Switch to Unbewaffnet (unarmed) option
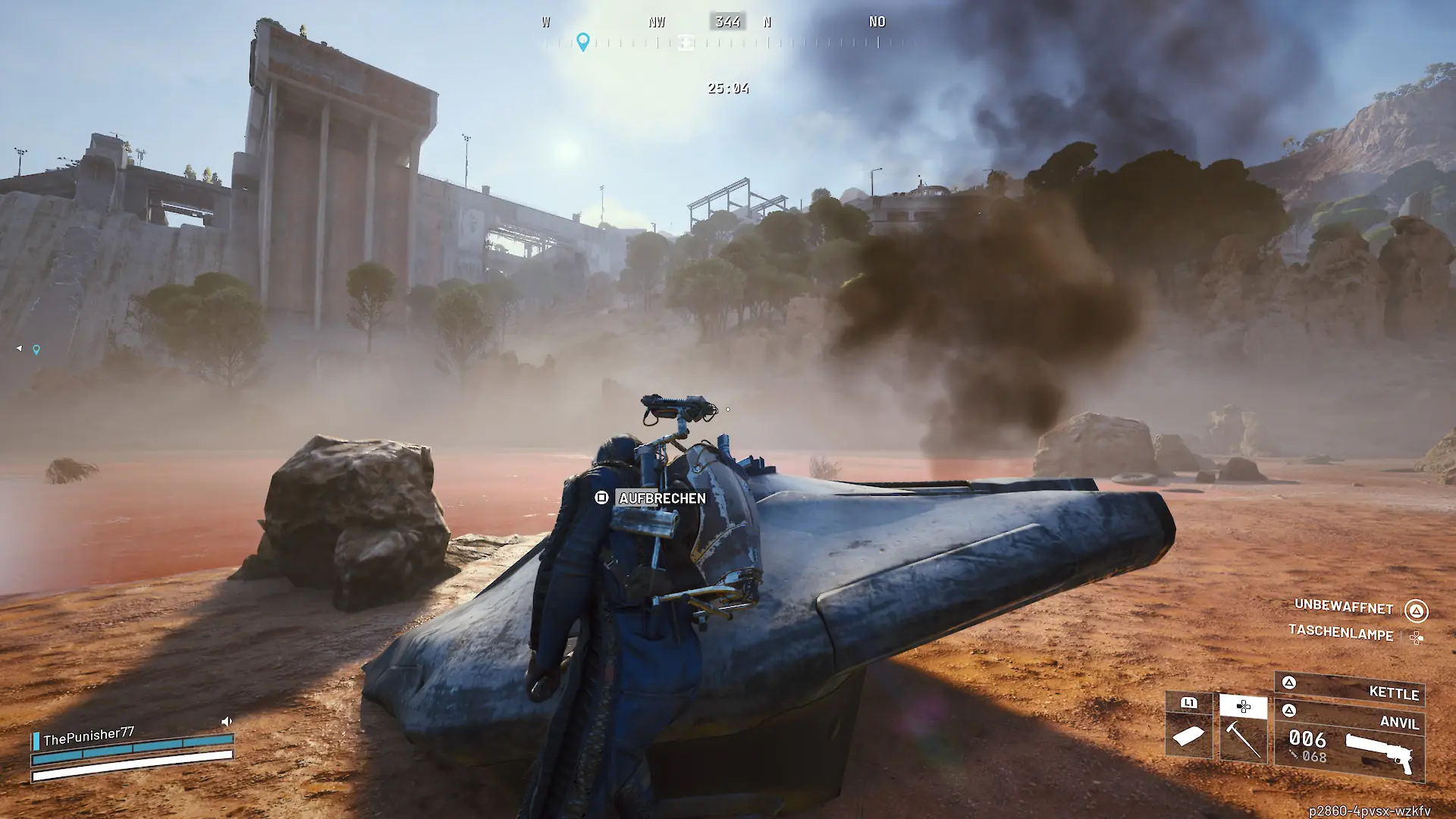Viewport: 1456px width, 819px height. pyautogui.click(x=1344, y=607)
